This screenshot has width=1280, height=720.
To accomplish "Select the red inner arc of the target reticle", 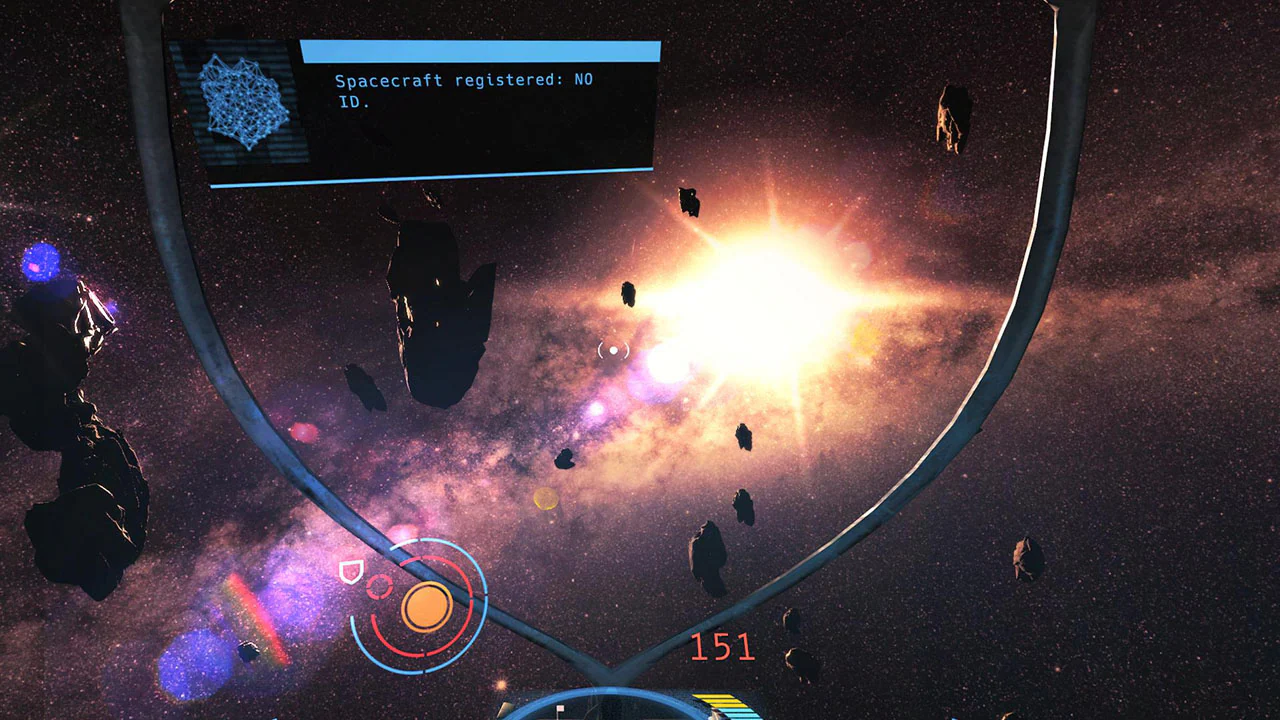I will 410,655.
